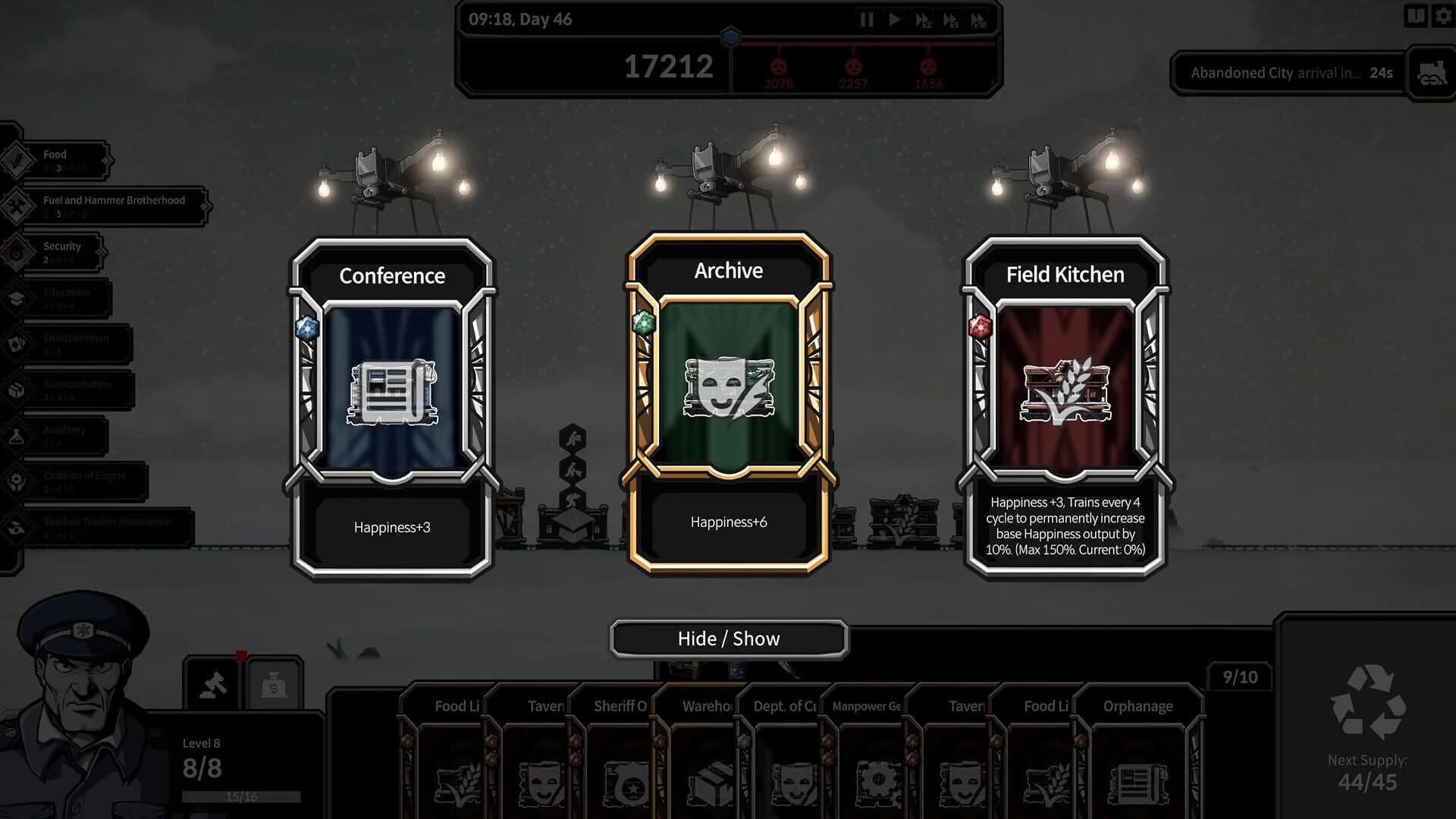This screenshot has width=1456, height=819.
Task: Select the Food category icon in the sidebar
Action: coord(15,159)
